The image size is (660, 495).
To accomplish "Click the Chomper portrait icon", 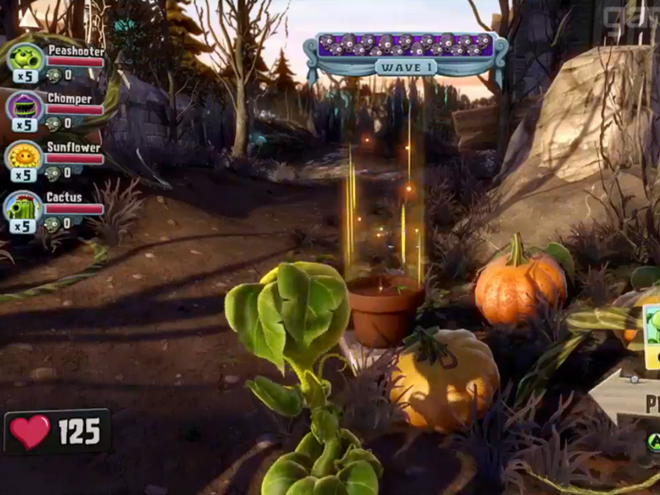I will tap(24, 107).
